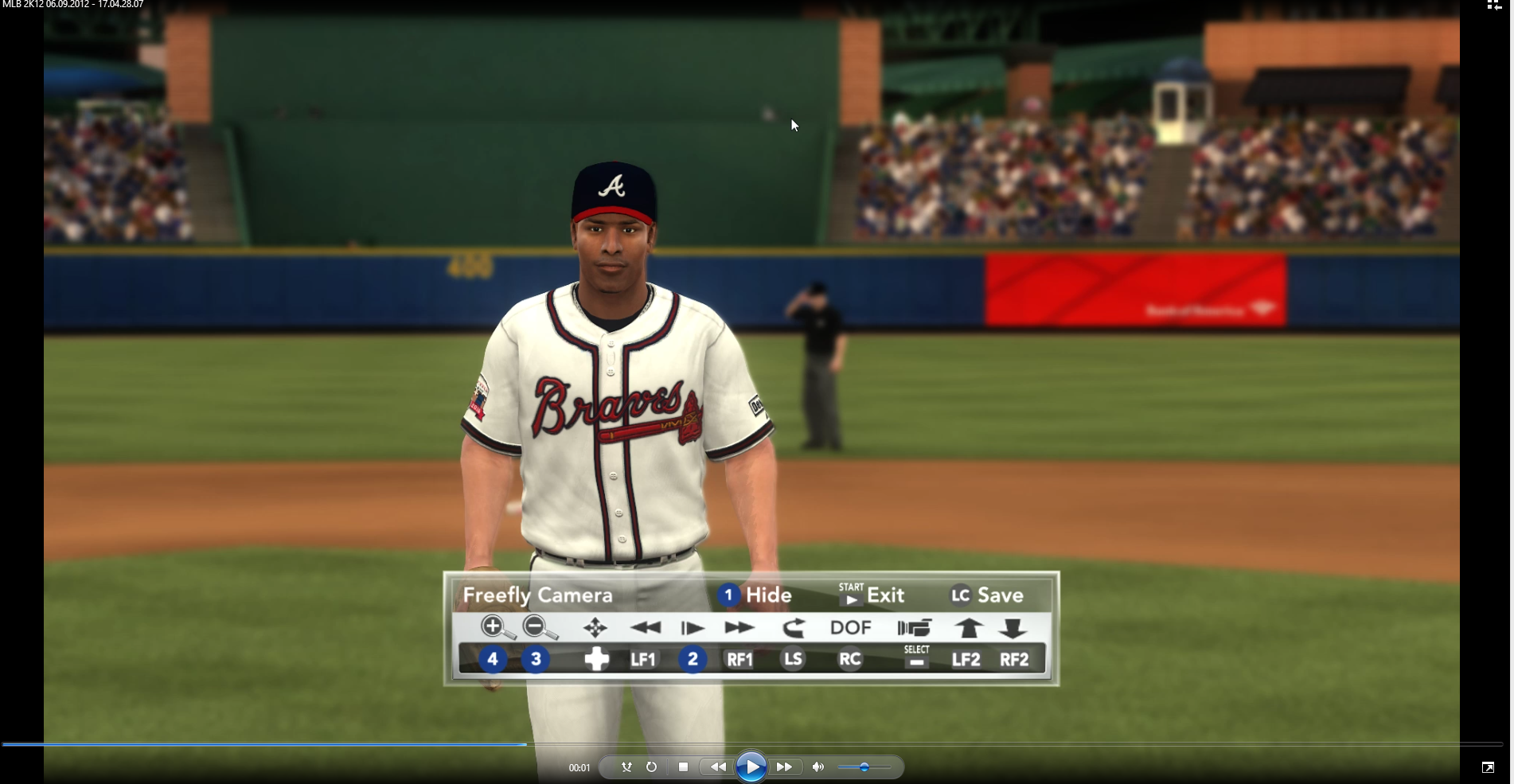Select the four-way move camera icon
Image resolution: width=1514 pixels, height=784 pixels.
[595, 628]
